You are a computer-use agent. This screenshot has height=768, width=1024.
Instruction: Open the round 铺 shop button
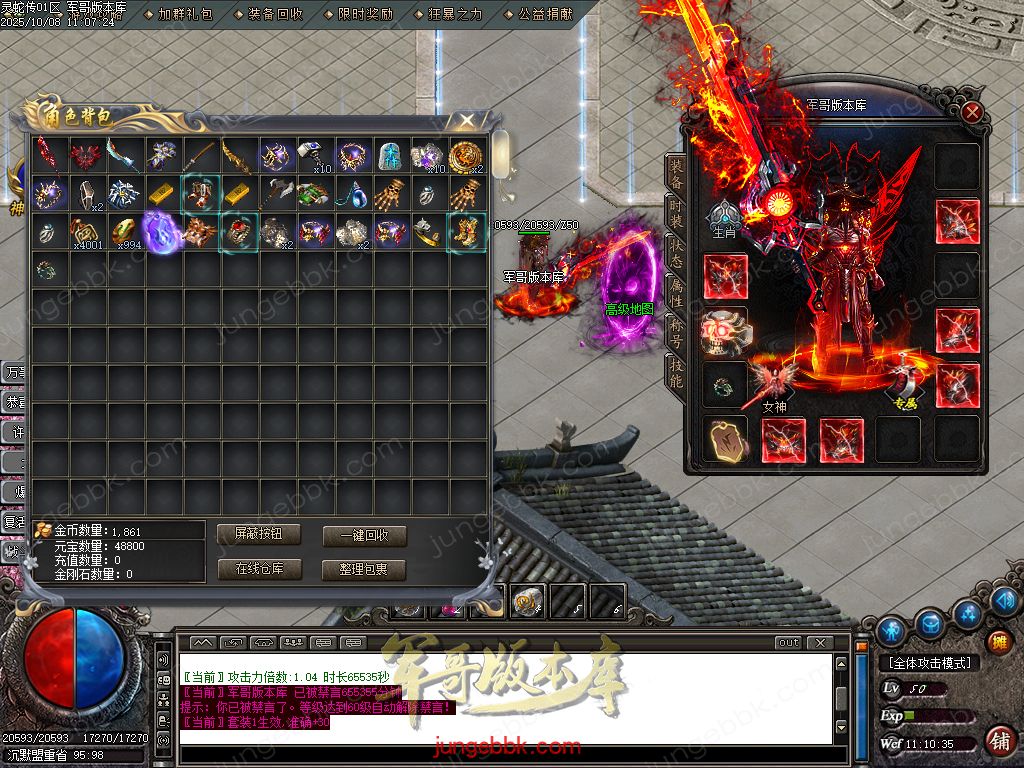click(999, 741)
